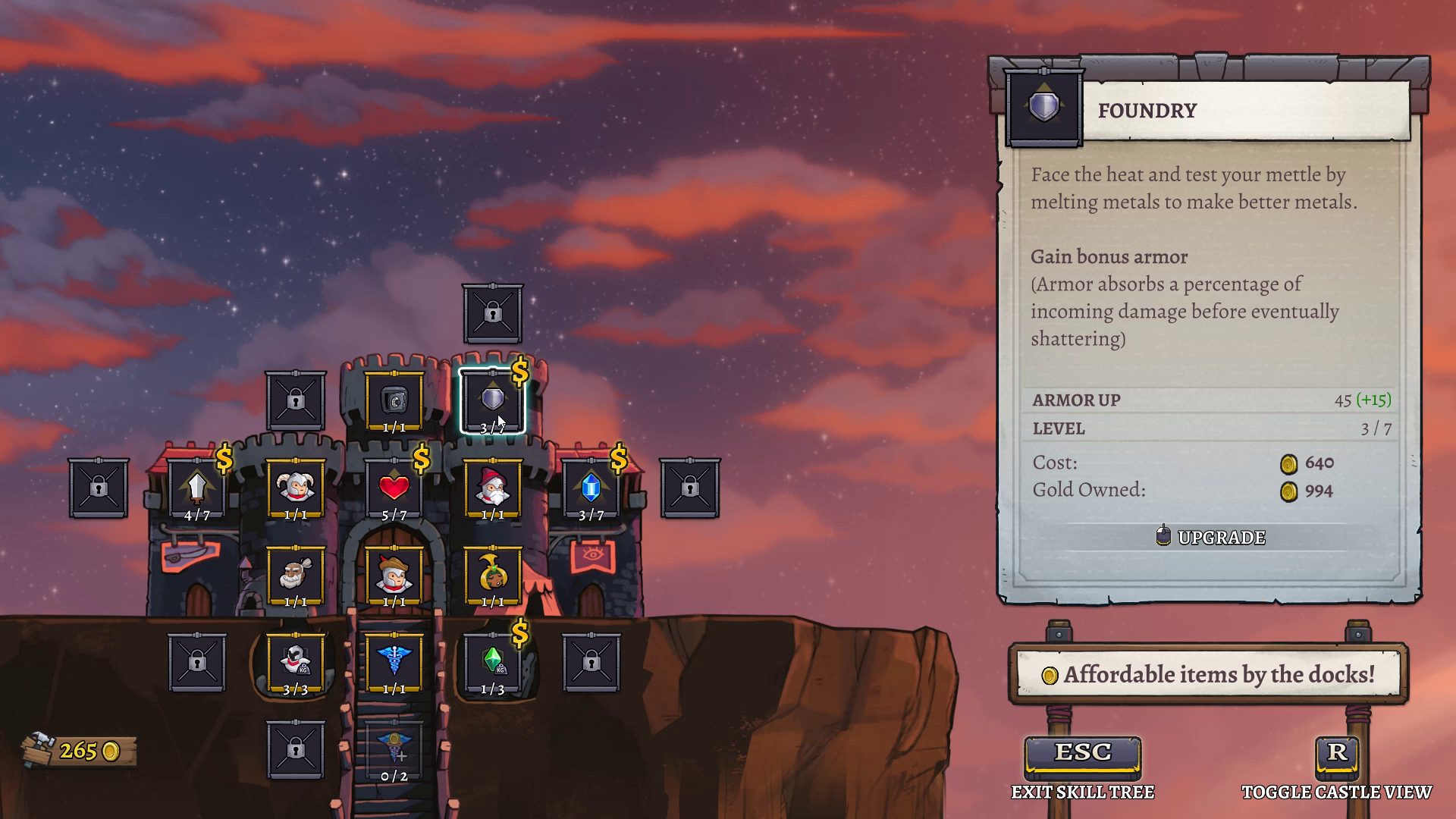Pick the red-hat wizard class node

[x=492, y=488]
